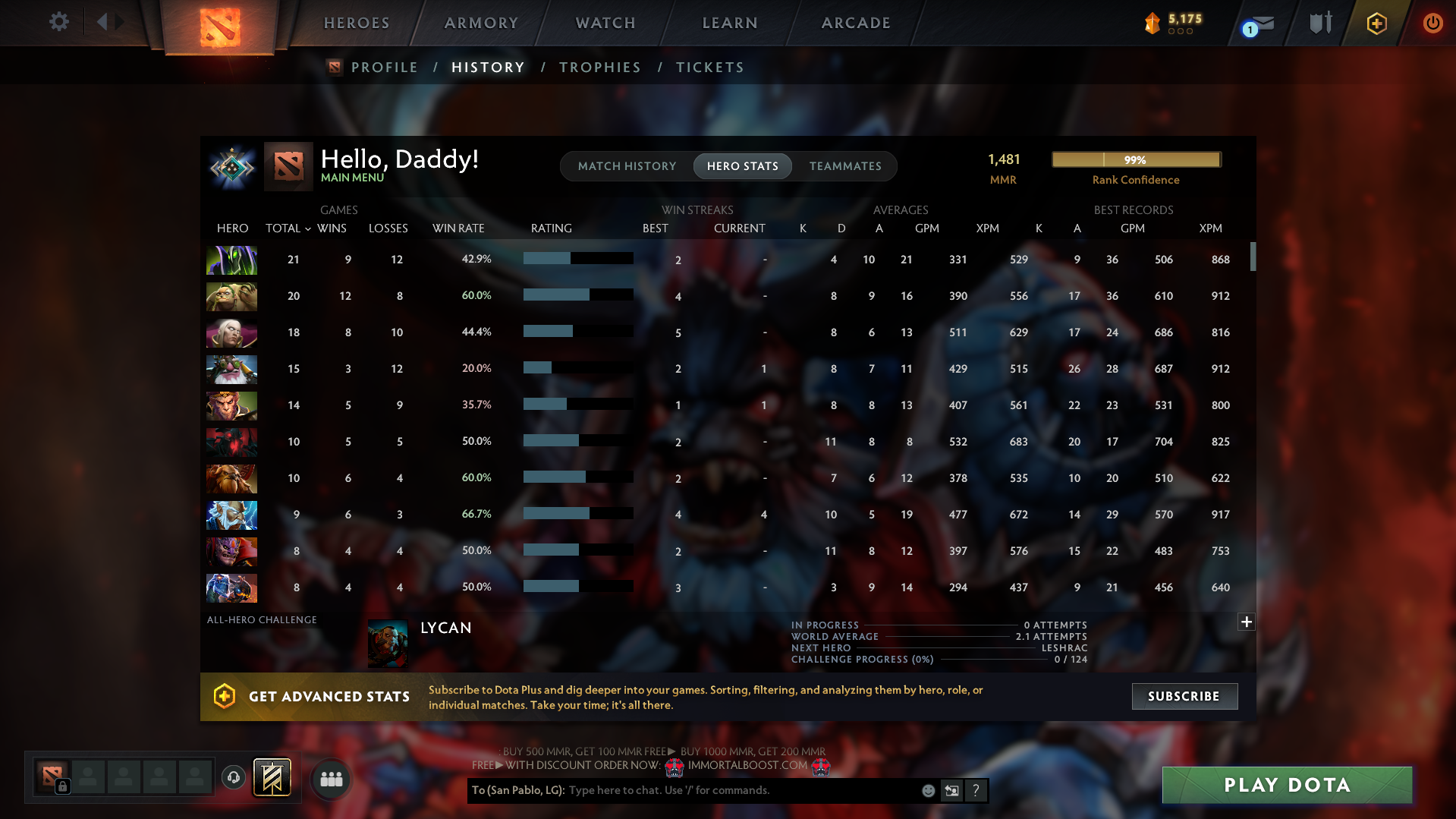Select the Sniper hero portrait
The image size is (1456, 819).
point(231,370)
